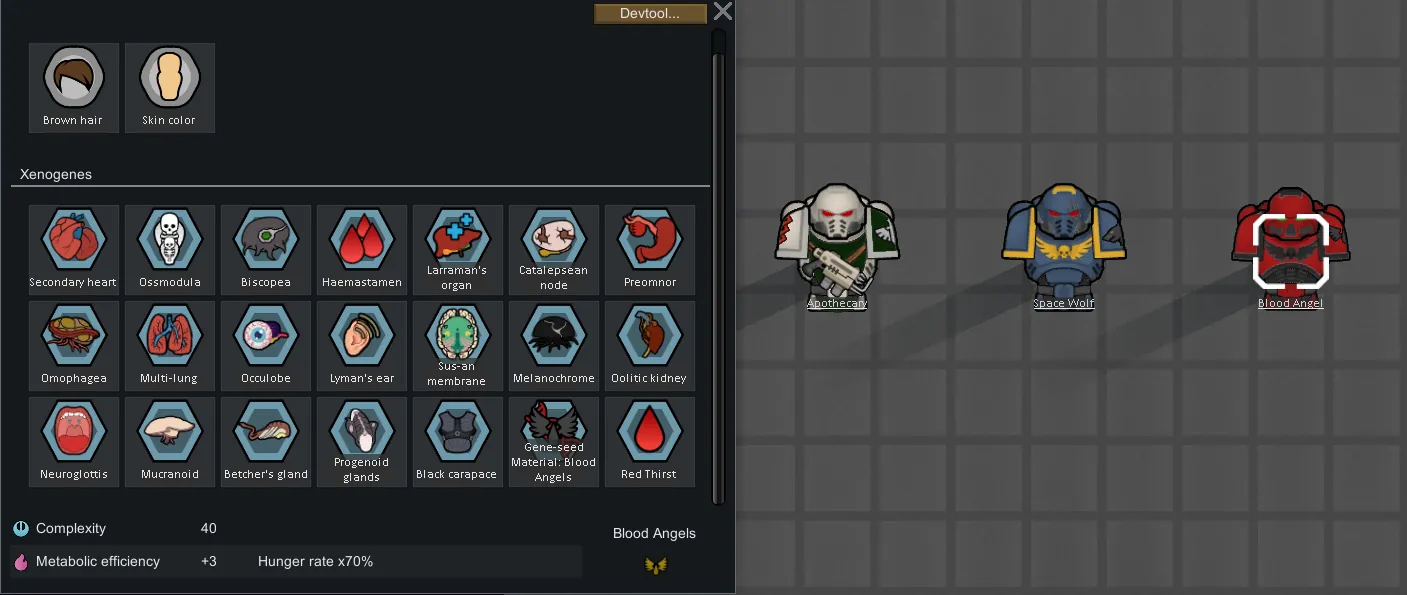
Task: Select the Ossmodula gene tile
Action: point(169,249)
